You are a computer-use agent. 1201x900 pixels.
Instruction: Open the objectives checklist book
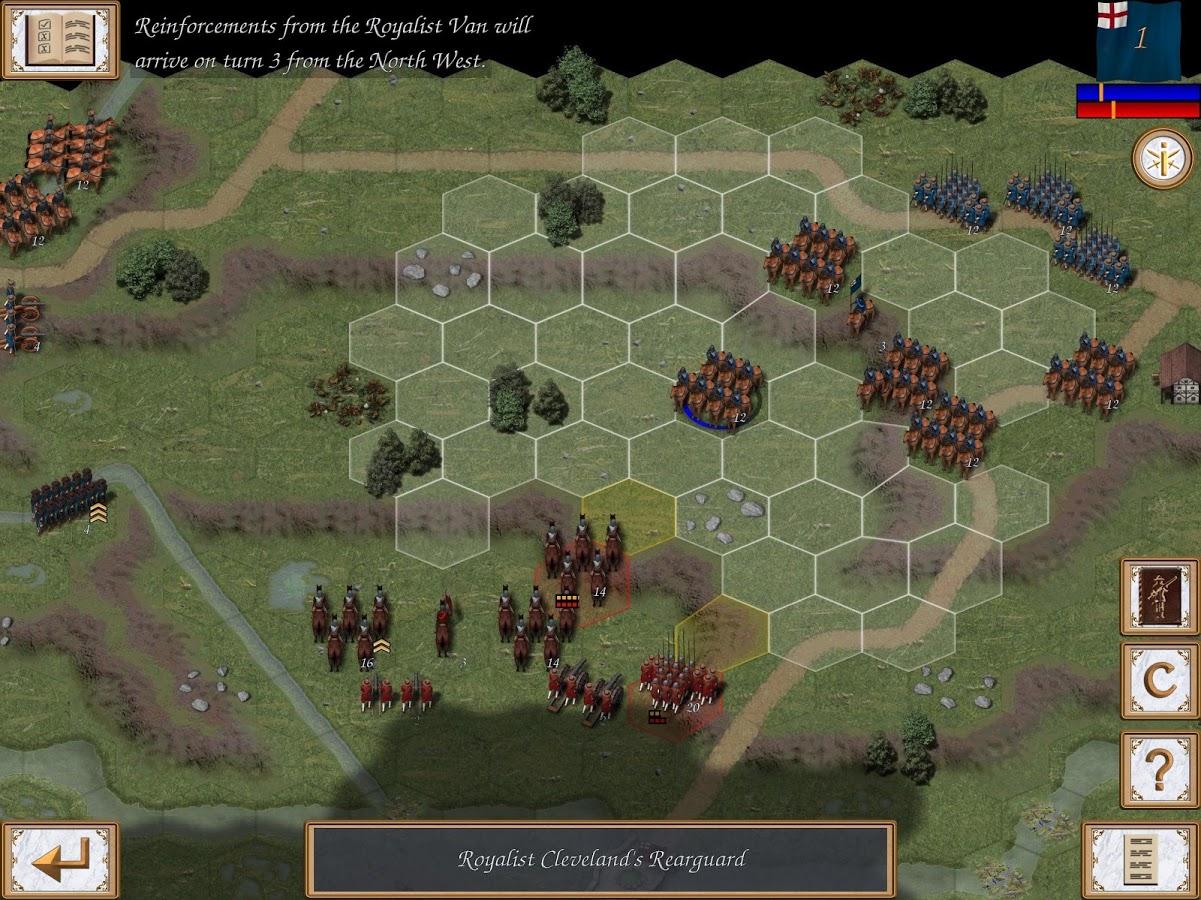click(59, 39)
